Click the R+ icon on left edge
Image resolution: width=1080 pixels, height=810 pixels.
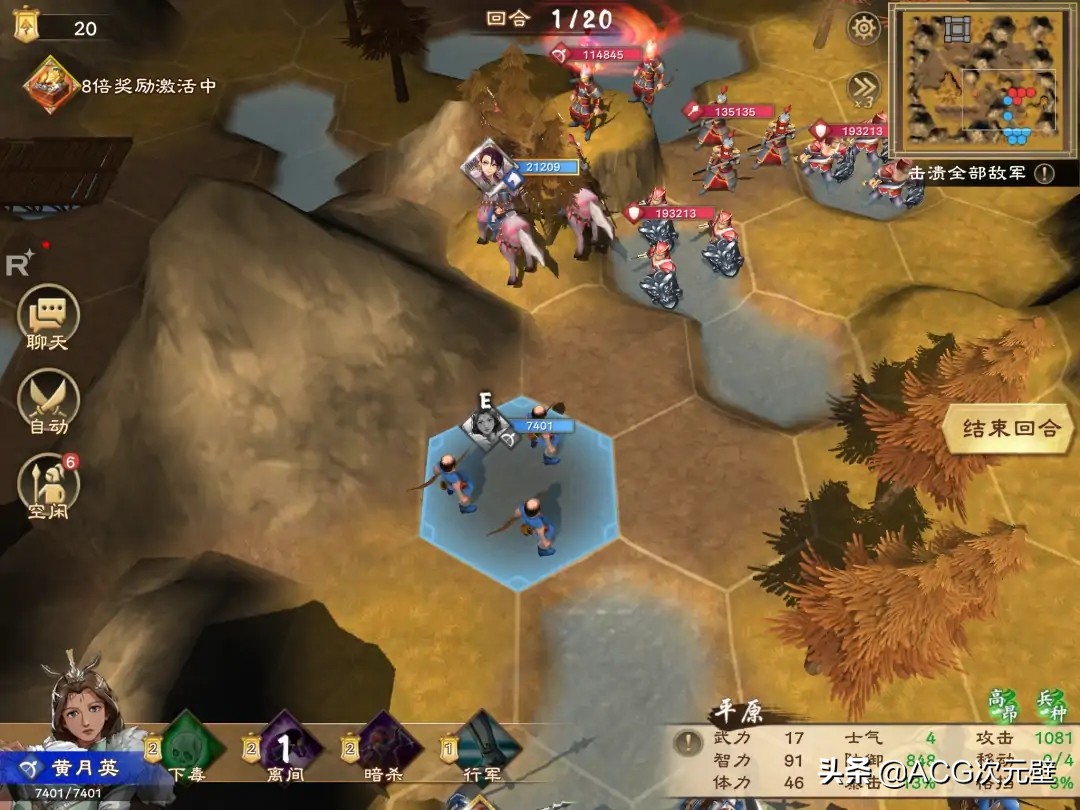click(20, 262)
